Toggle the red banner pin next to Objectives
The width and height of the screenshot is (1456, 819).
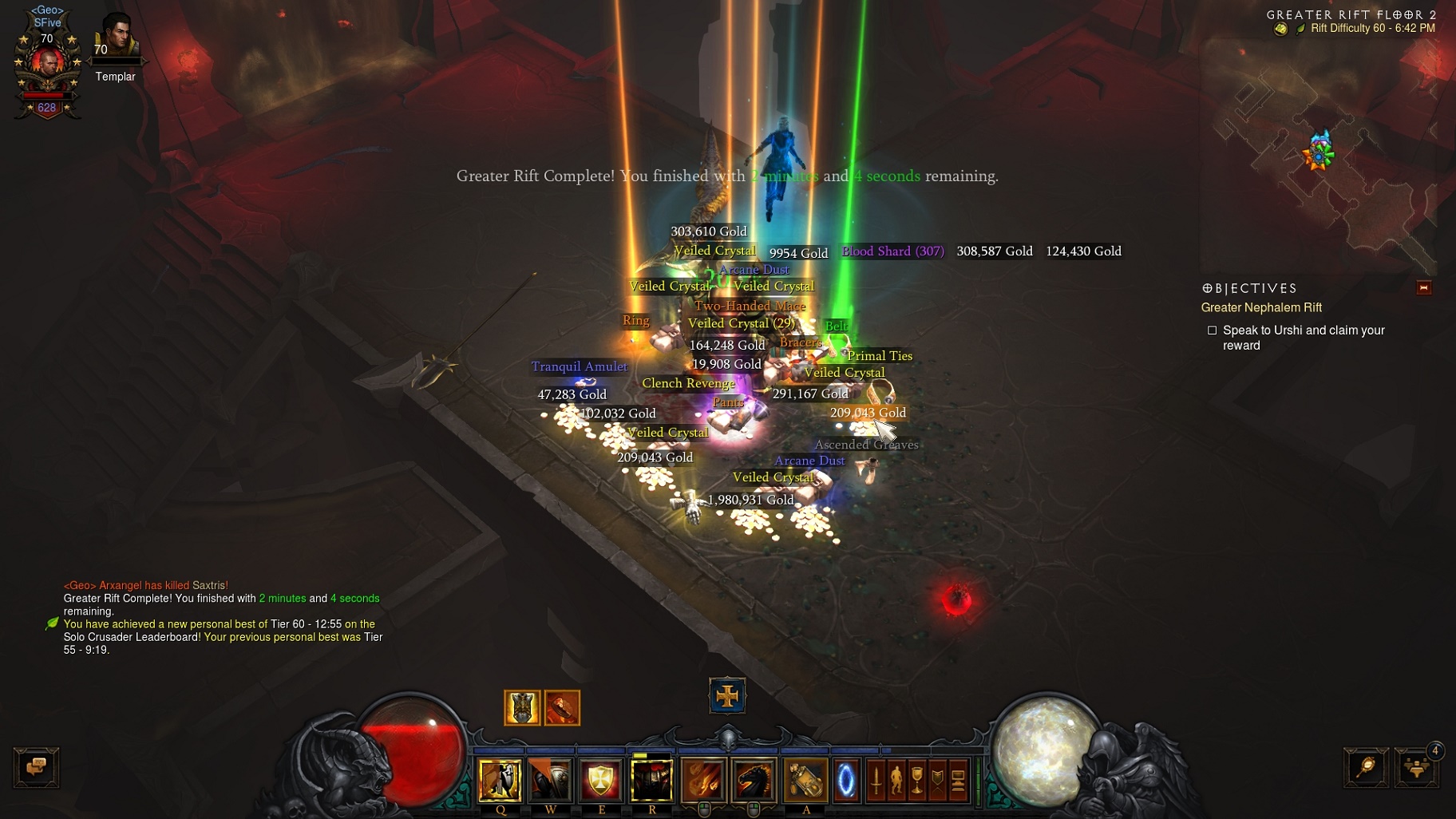coord(1426,288)
